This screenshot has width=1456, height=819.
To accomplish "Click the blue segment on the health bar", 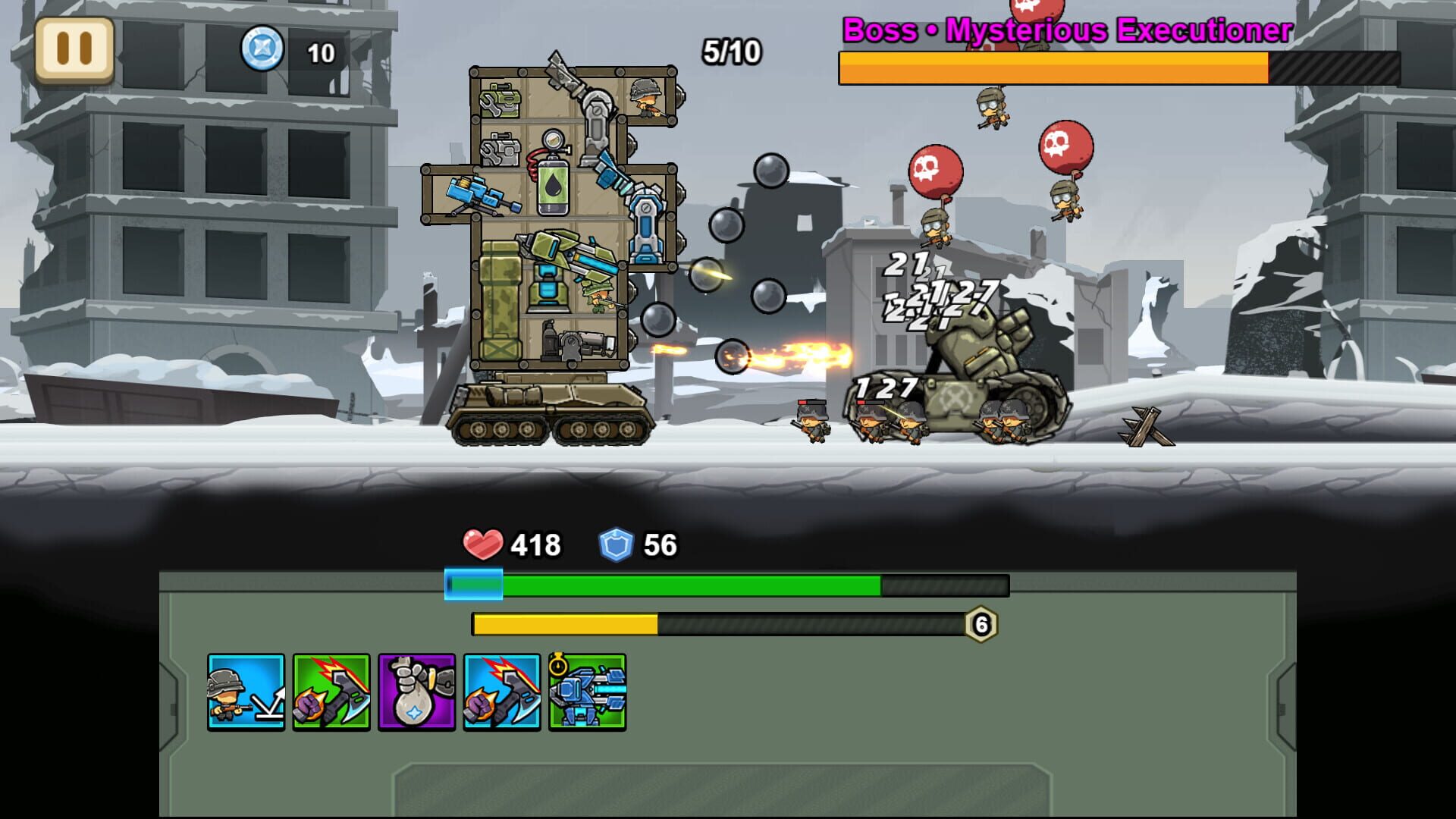I will click(474, 585).
